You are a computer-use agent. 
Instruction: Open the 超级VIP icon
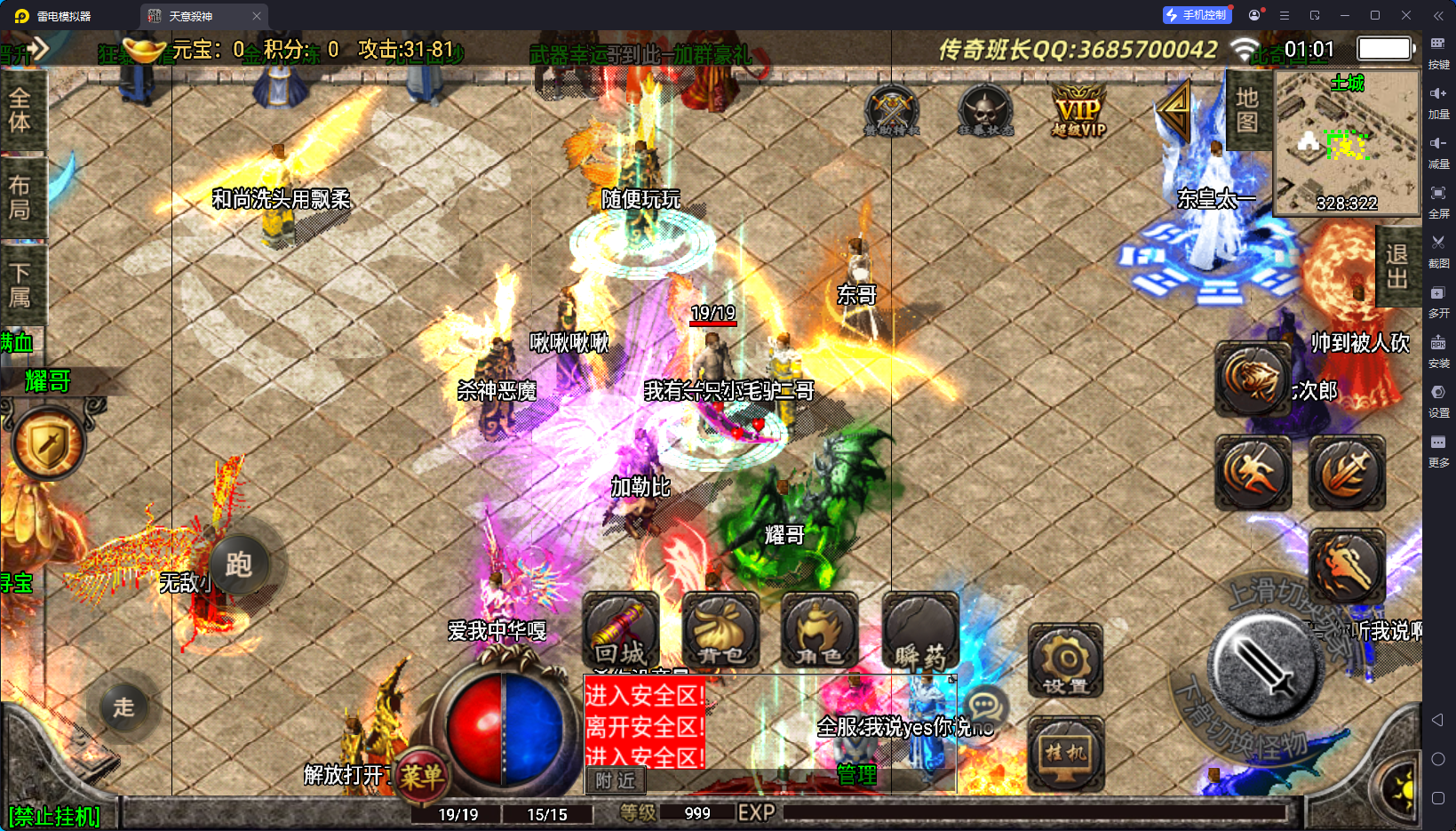(x=1078, y=112)
